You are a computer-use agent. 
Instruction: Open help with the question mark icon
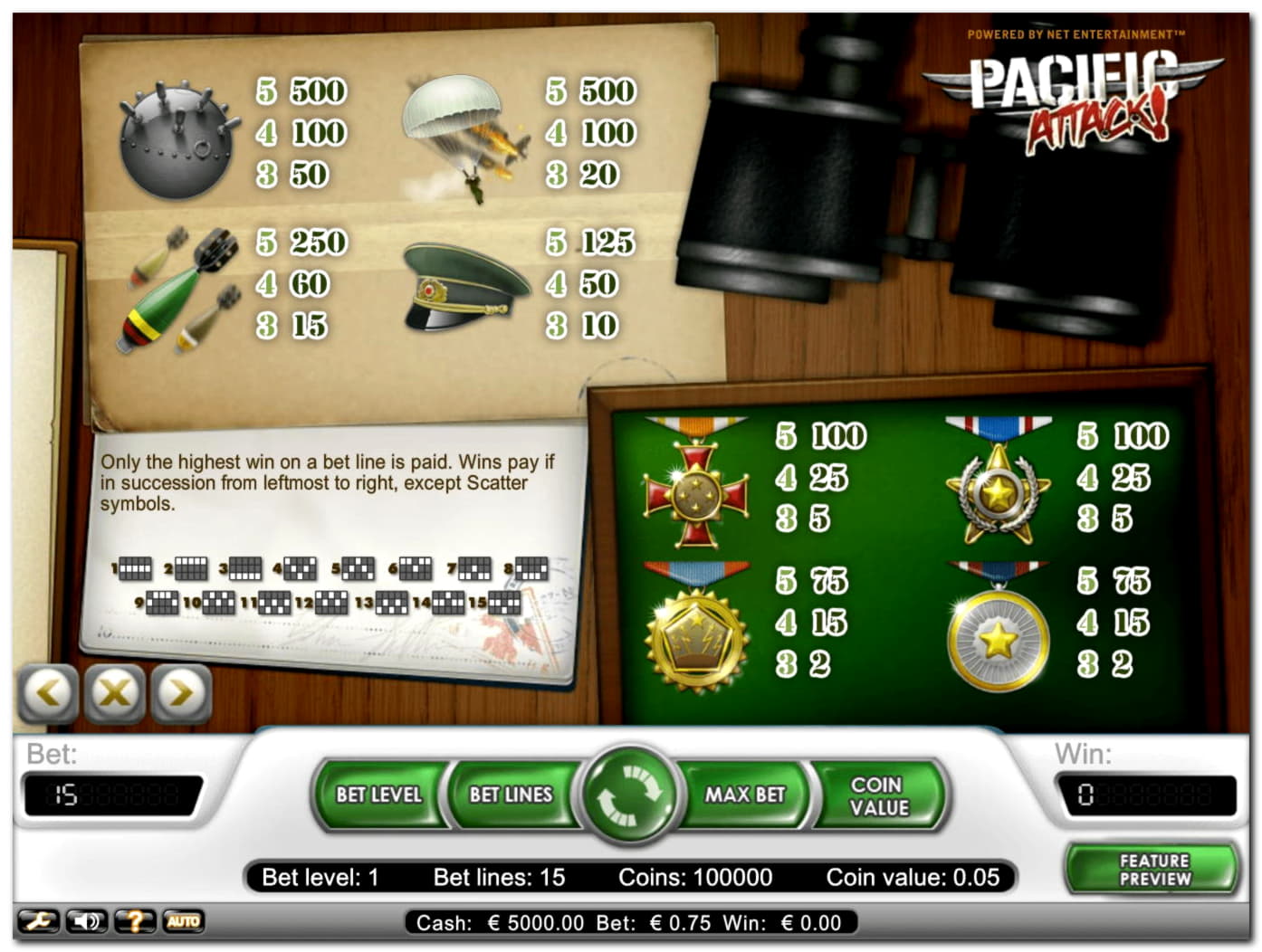click(x=135, y=922)
